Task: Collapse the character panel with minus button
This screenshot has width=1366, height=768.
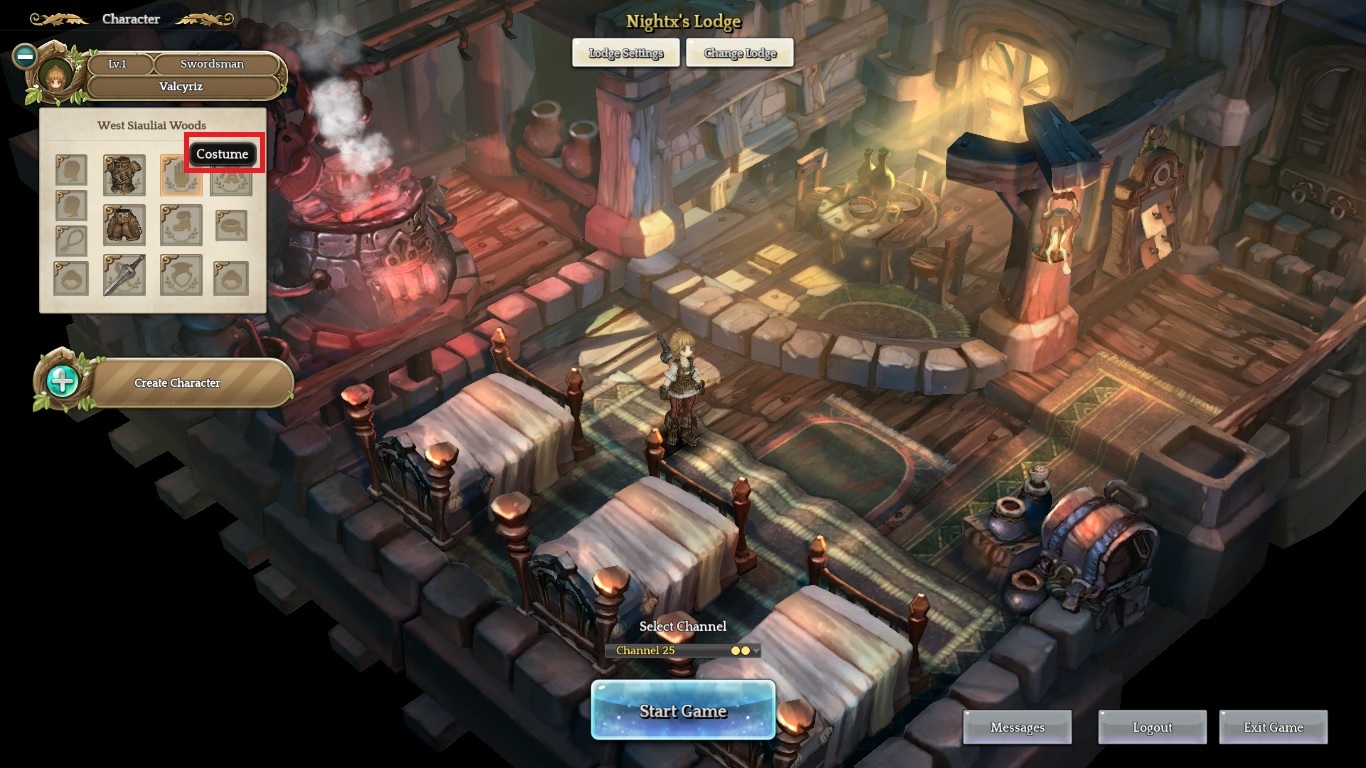Action: pyautogui.click(x=25, y=56)
